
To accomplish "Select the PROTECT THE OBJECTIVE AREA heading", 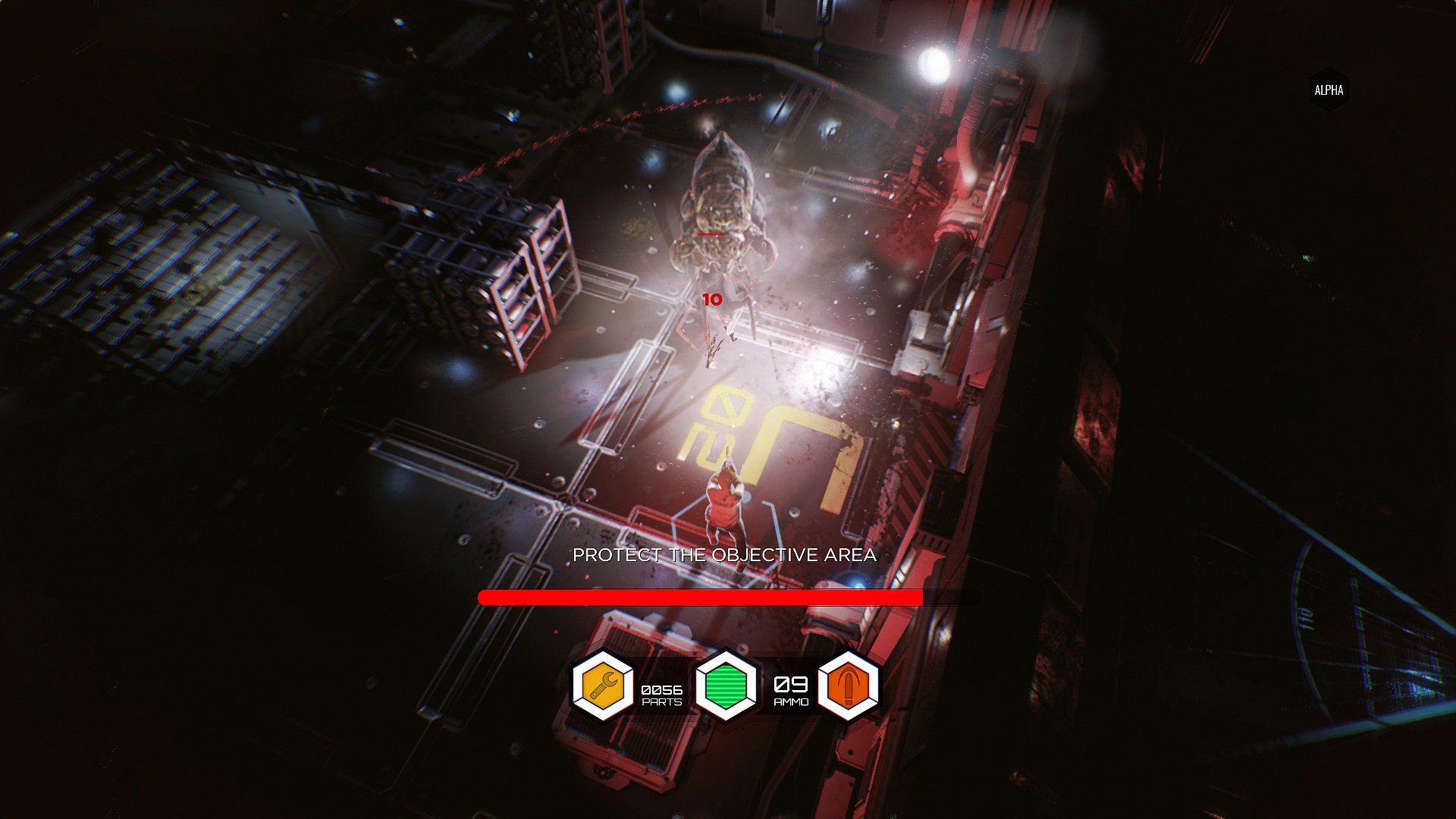I will (725, 554).
